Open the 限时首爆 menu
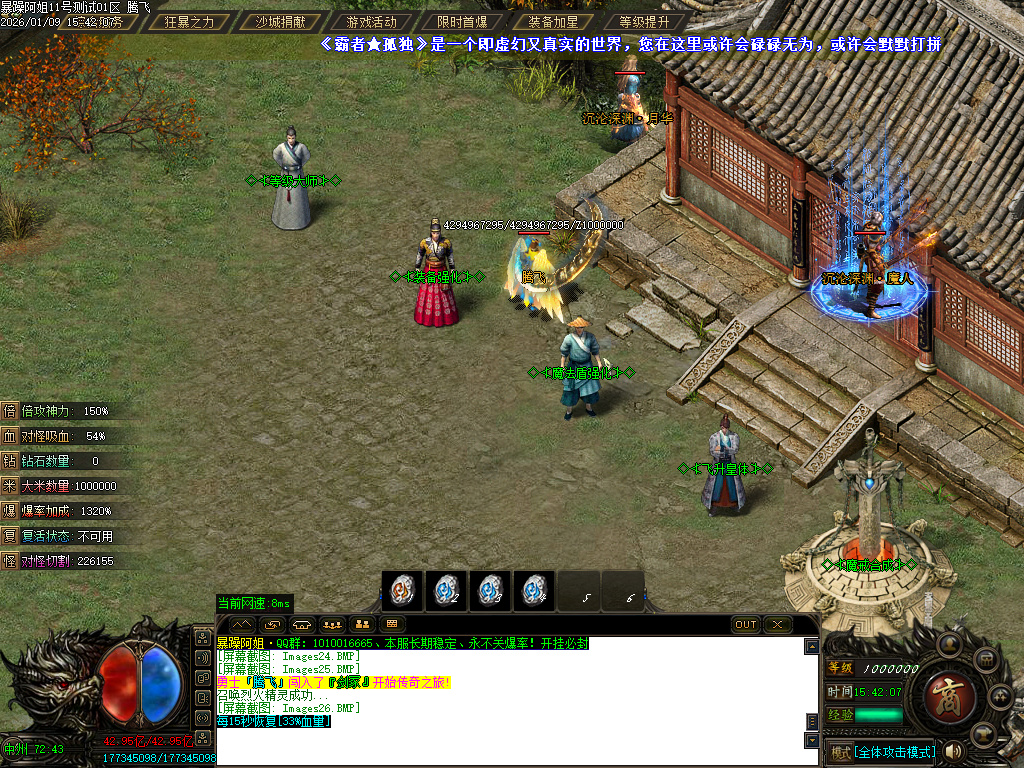This screenshot has height=768, width=1024. (462, 21)
